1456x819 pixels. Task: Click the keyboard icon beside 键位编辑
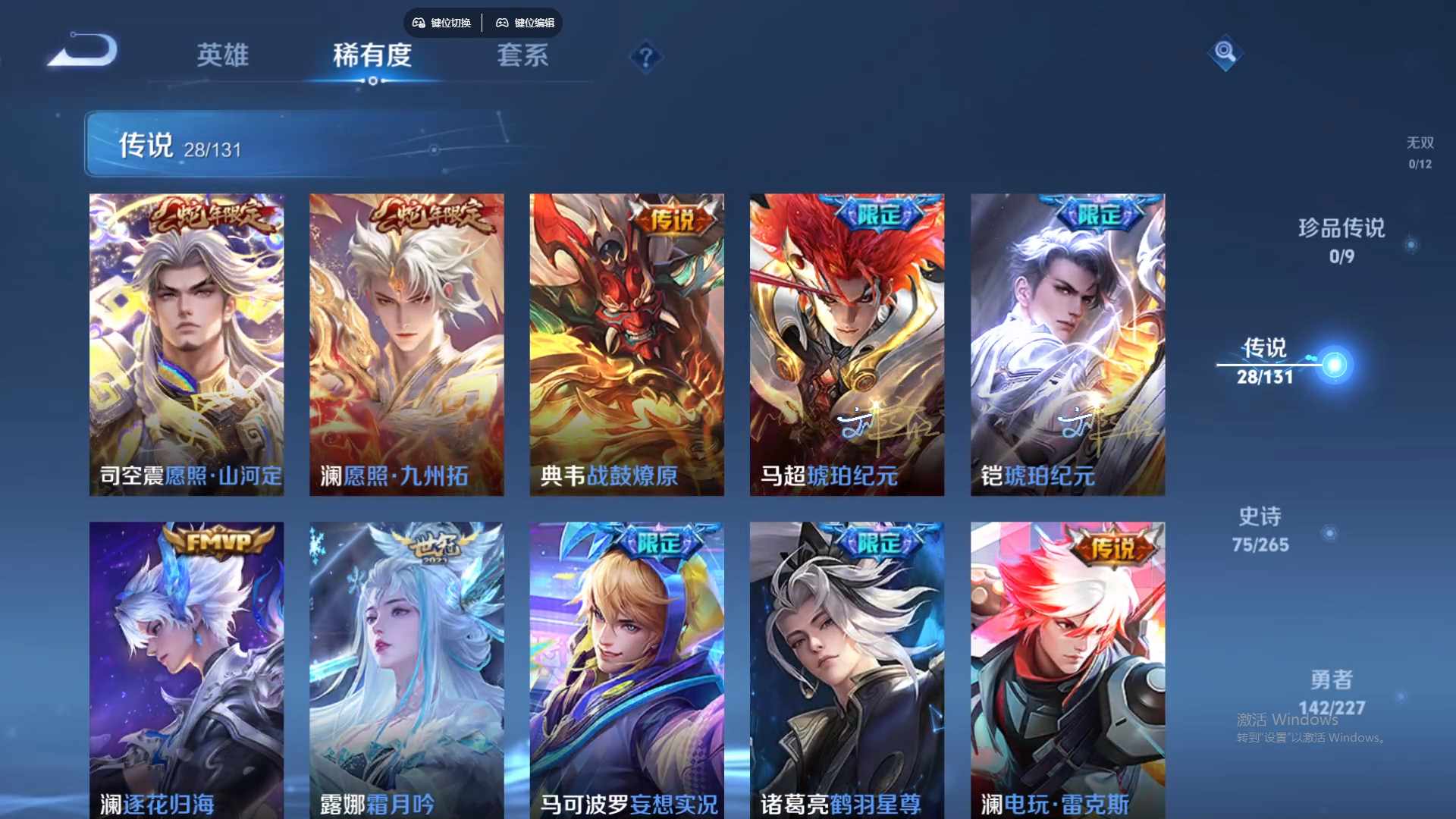[x=503, y=23]
